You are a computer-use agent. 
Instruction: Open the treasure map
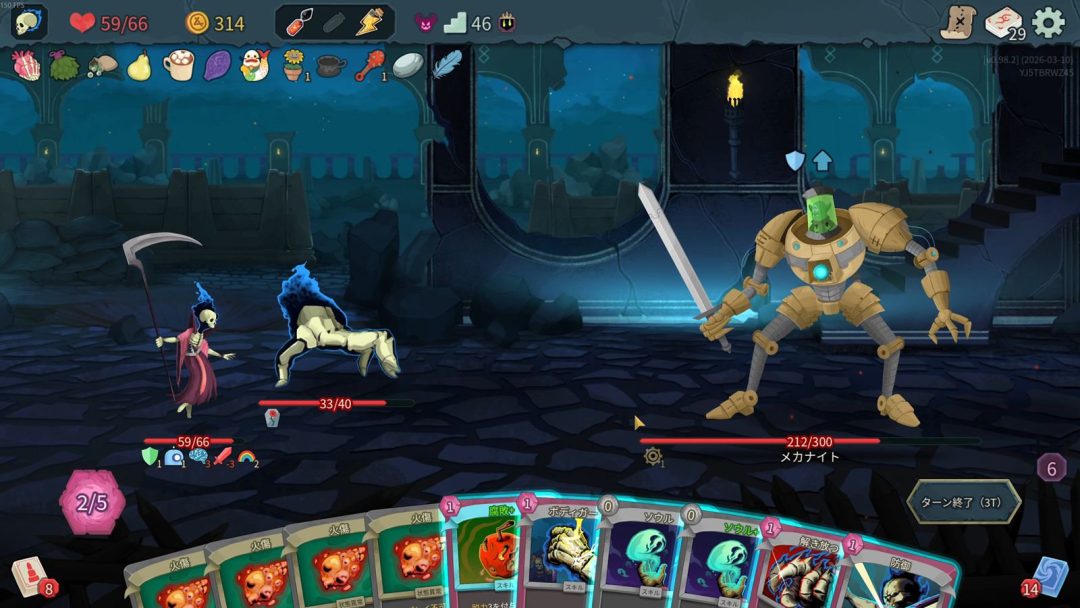(958, 22)
